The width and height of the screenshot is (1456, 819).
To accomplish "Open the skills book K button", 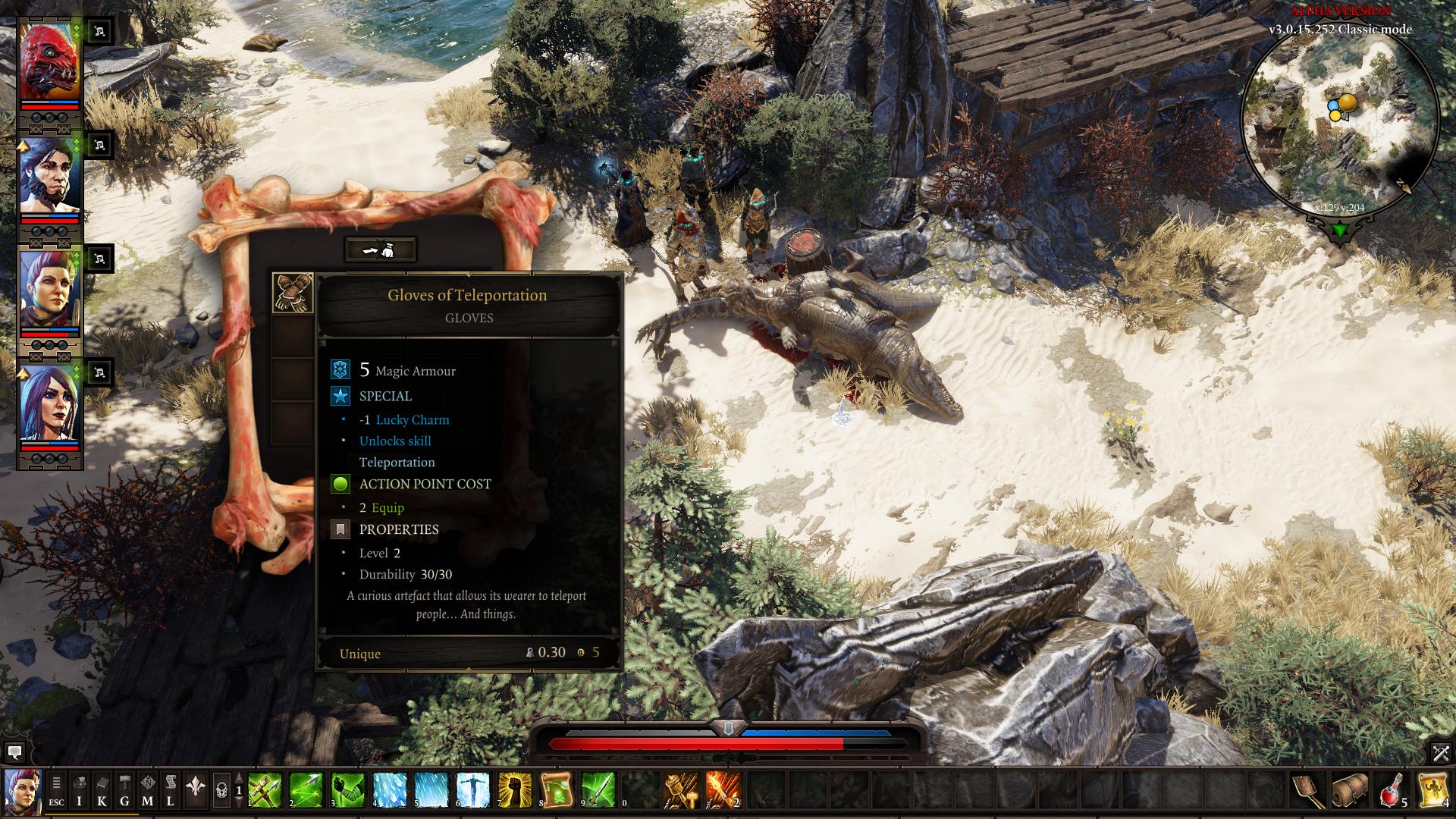I will coord(102,790).
